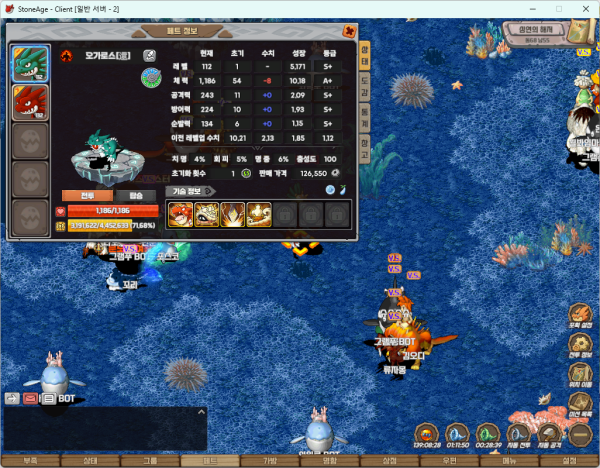The height and width of the screenshot is (468, 600).
Task: Open the red mail envelope icon
Action: [30, 398]
